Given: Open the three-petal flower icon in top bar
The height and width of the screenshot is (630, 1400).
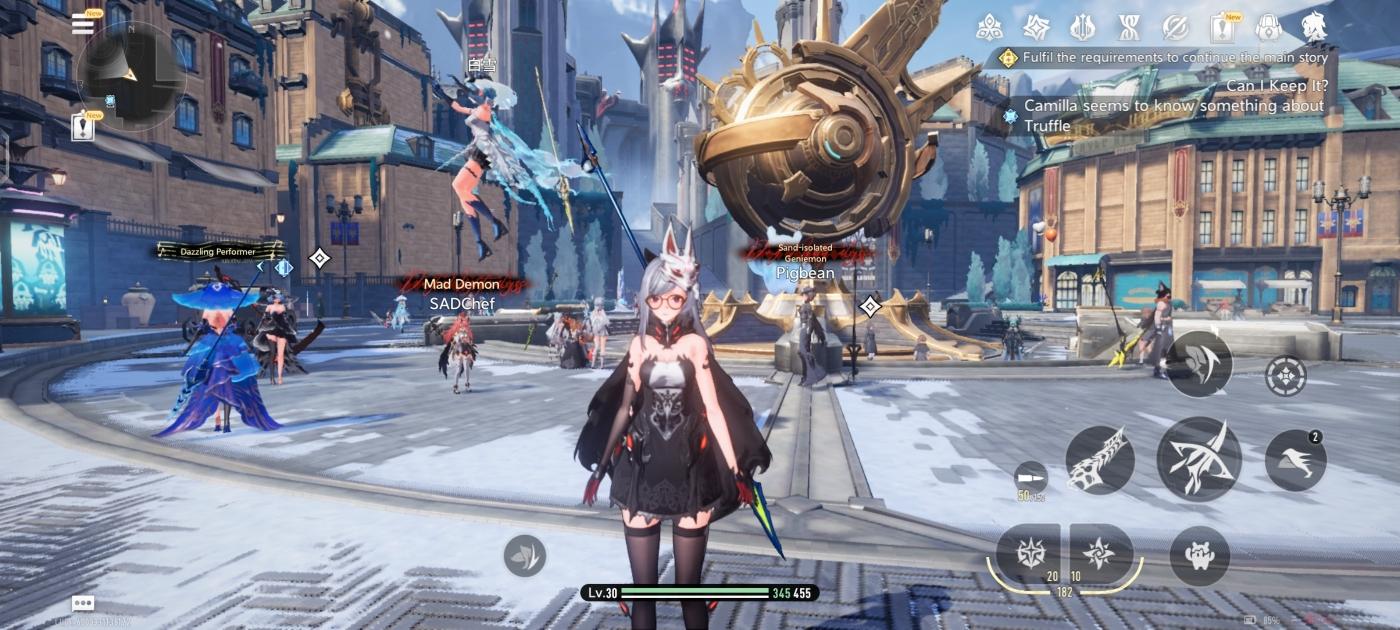Looking at the screenshot, I should click(x=989, y=27).
